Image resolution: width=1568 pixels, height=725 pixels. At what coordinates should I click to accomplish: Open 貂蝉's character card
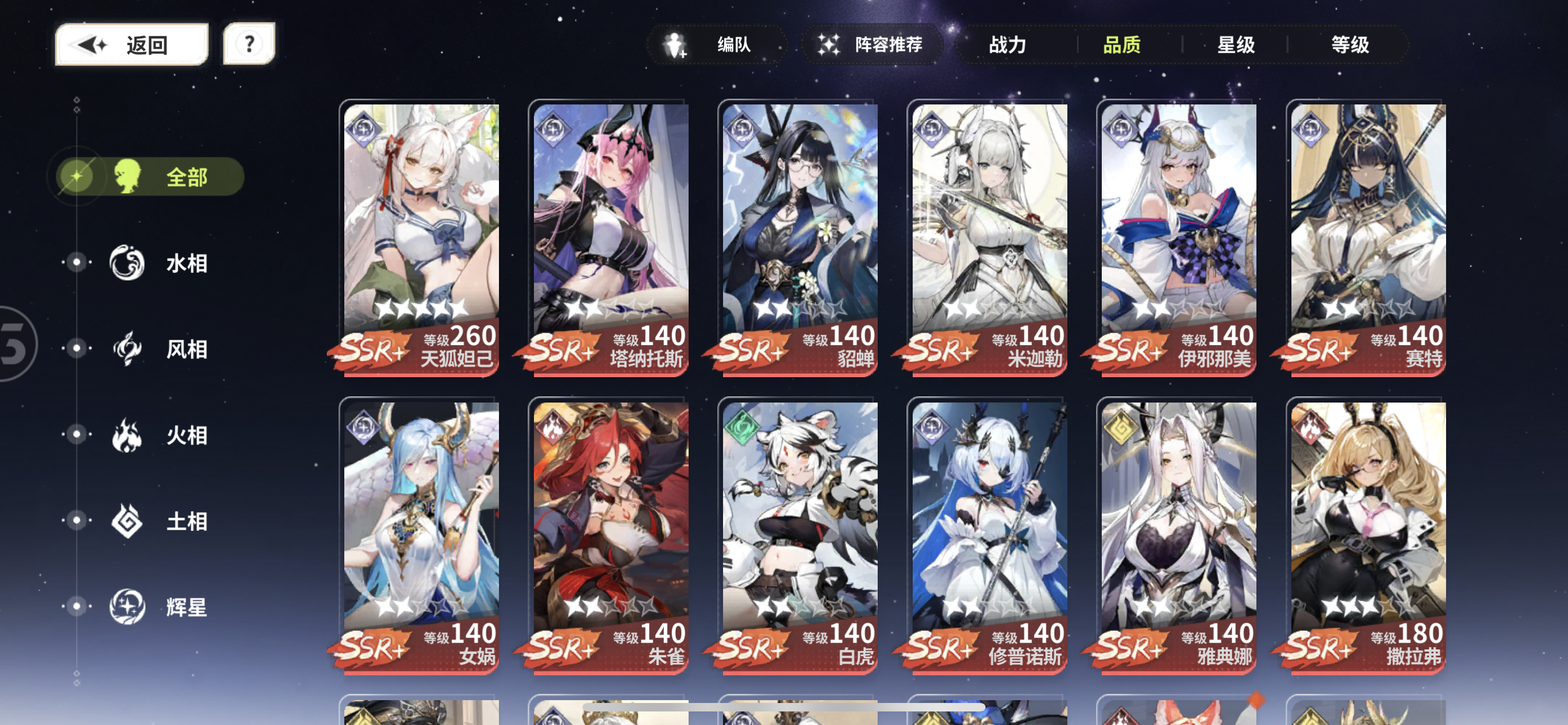pyautogui.click(x=798, y=237)
